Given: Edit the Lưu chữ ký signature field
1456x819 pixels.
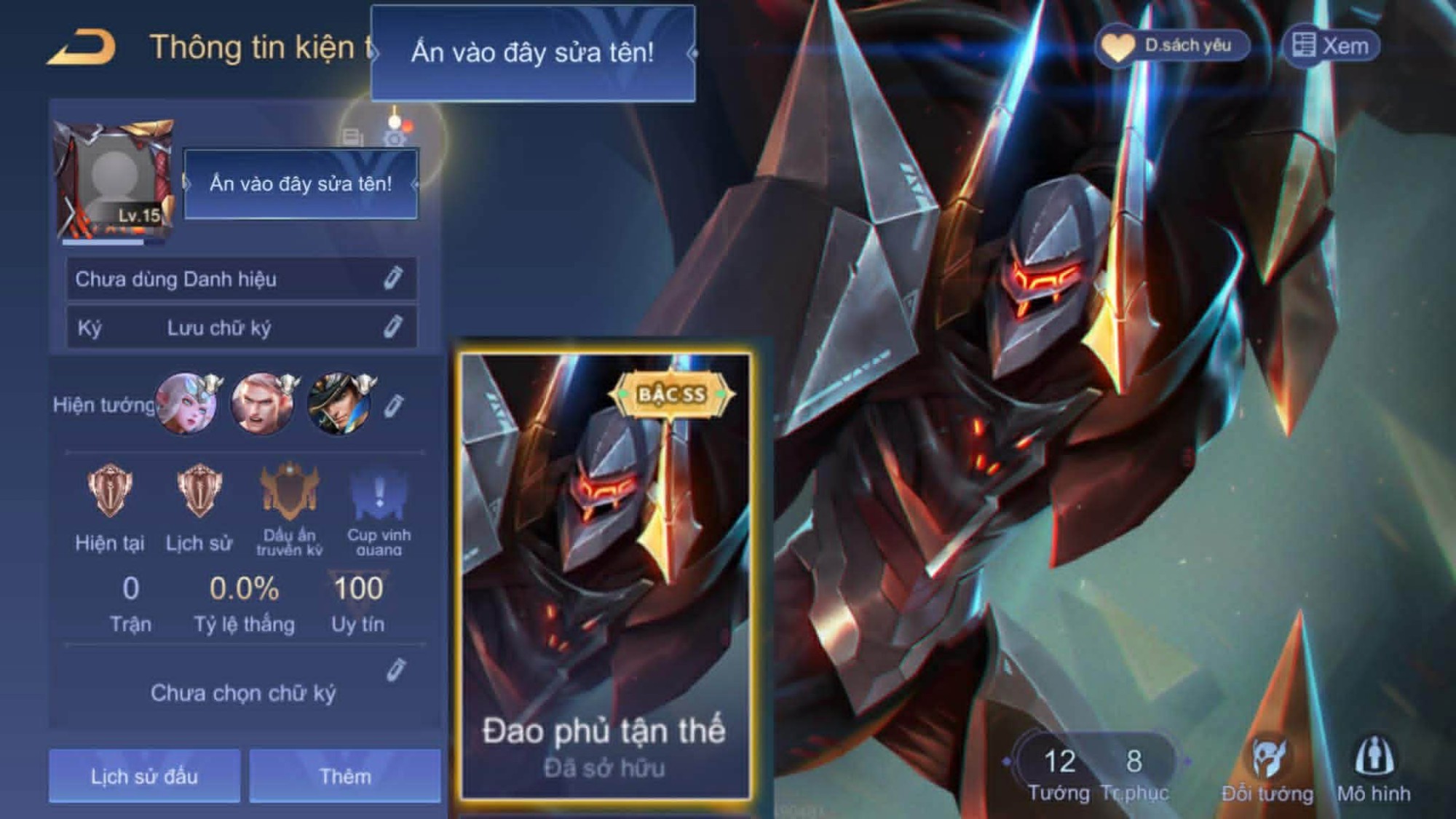Looking at the screenshot, I should coord(392,327).
